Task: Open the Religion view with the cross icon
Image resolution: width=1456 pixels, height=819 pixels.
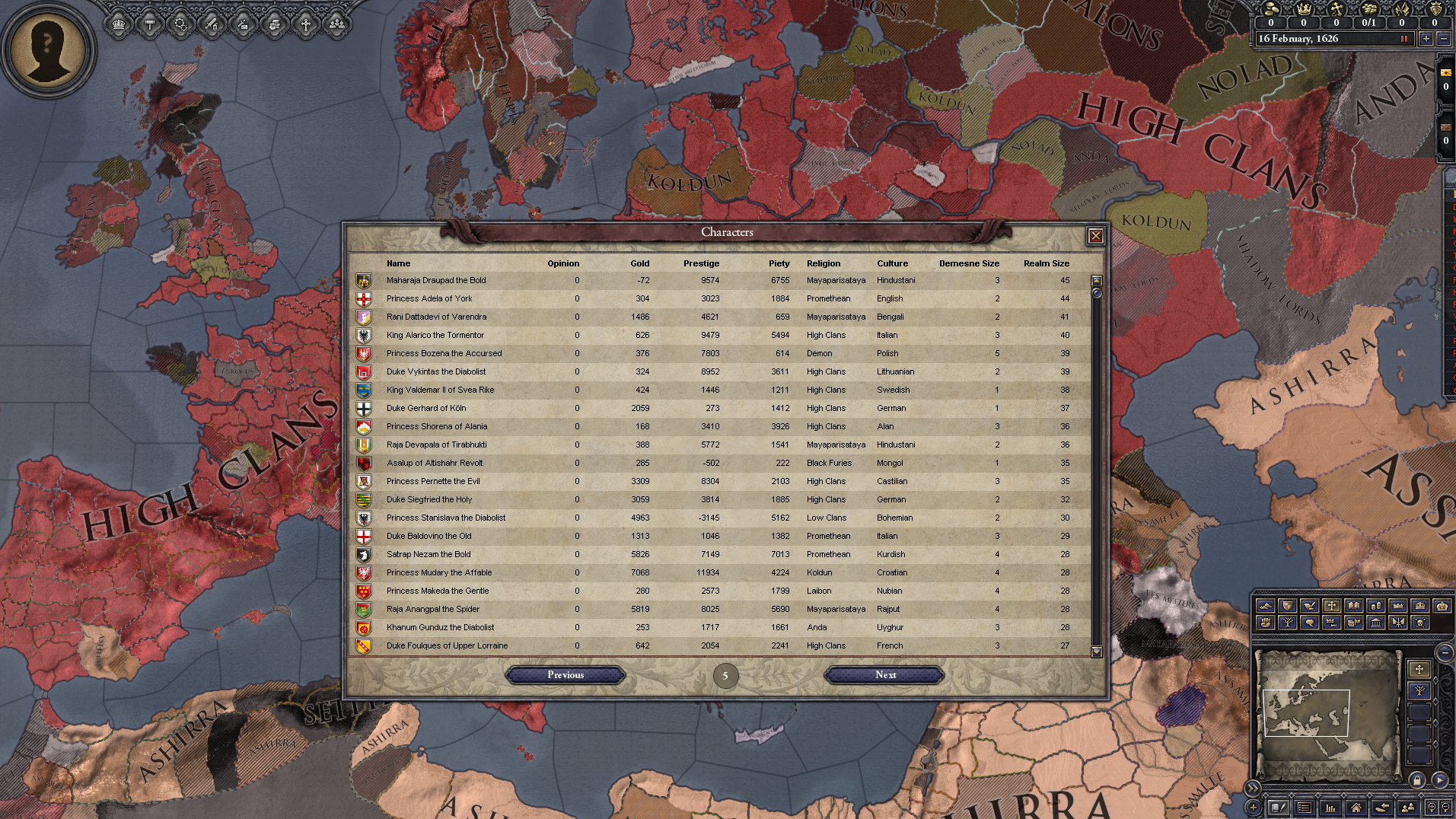Action: (307, 24)
